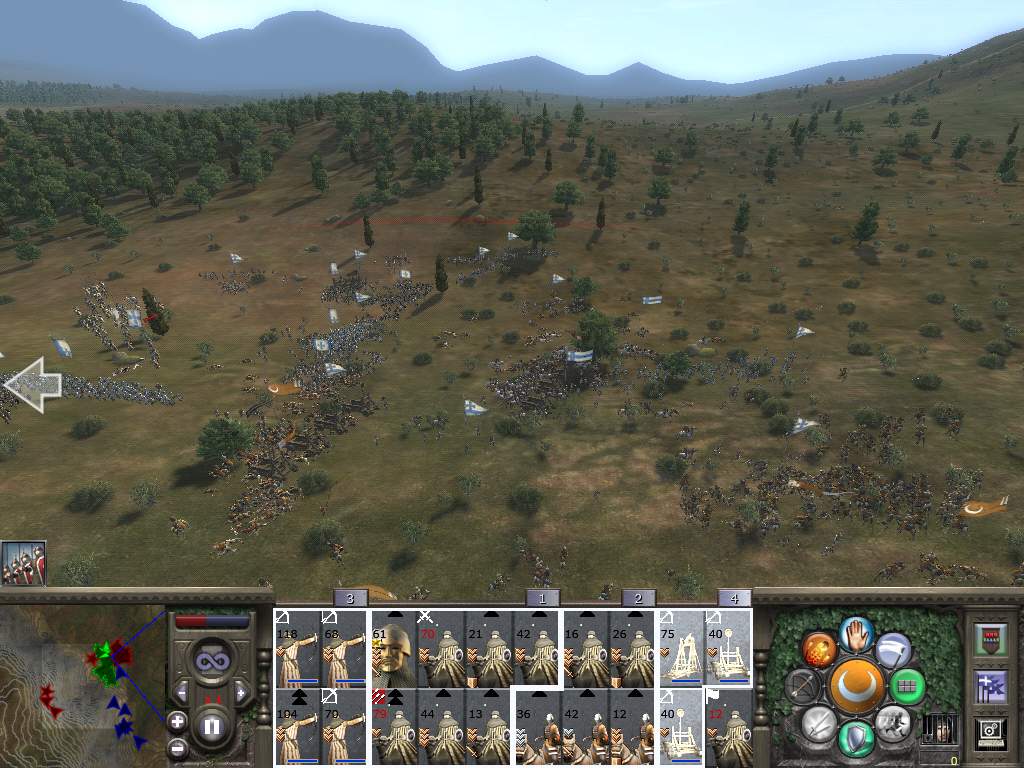Toggle guard mode shield button
This screenshot has width=1024, height=768.
coord(857,740)
